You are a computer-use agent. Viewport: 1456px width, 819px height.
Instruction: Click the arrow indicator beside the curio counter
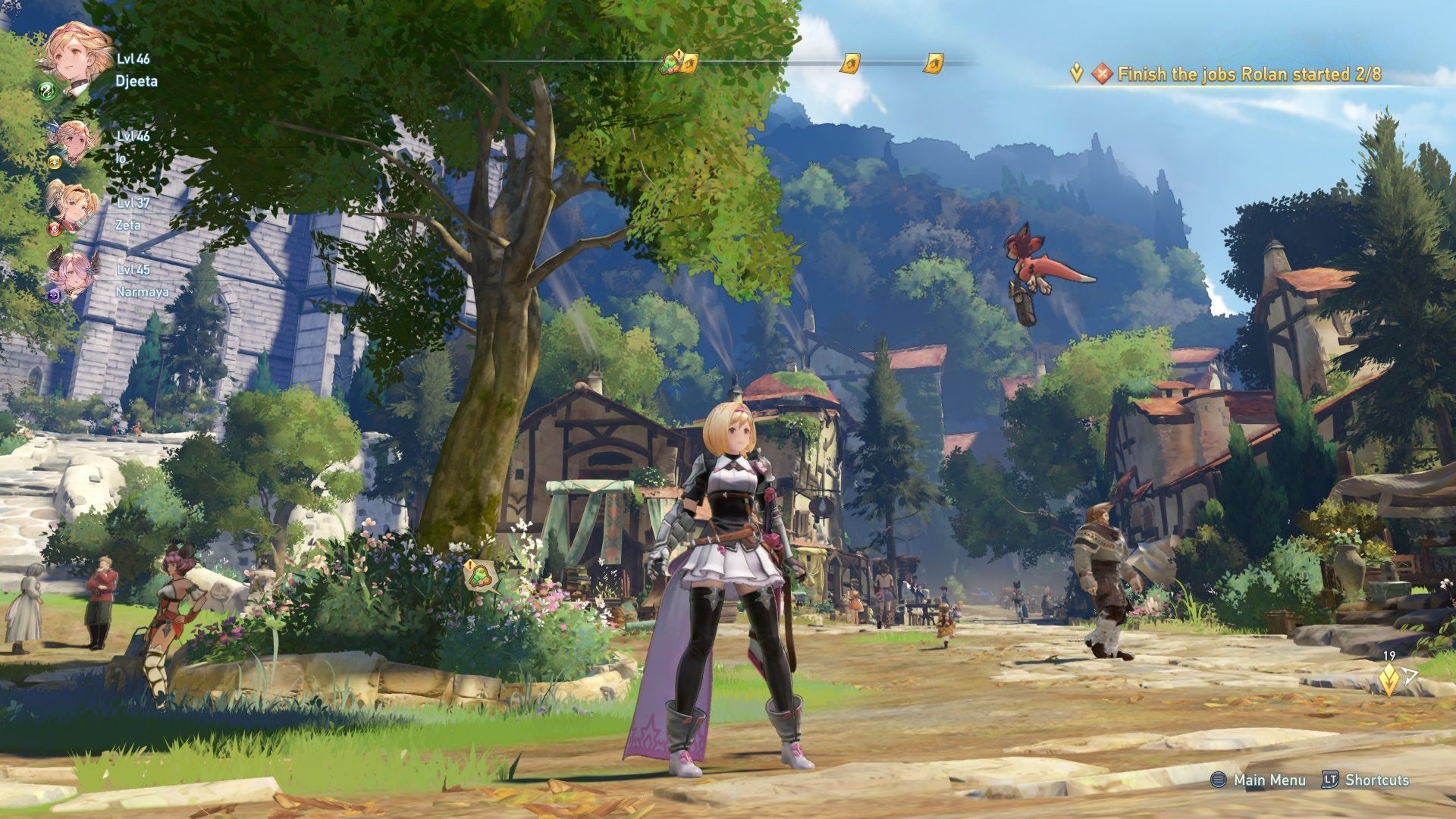pos(1409,675)
